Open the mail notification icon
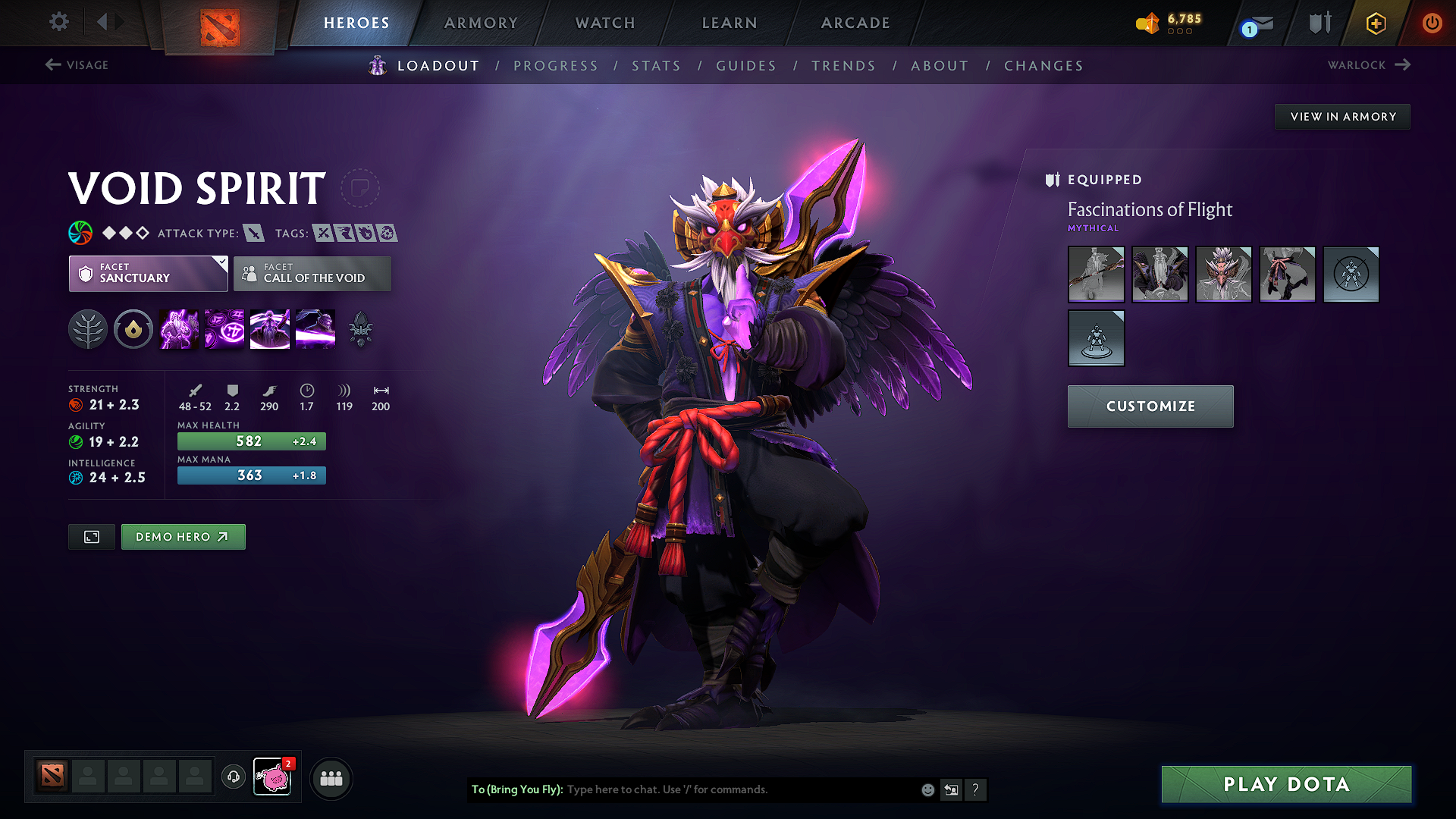This screenshot has width=1456, height=819. click(x=1251, y=24)
